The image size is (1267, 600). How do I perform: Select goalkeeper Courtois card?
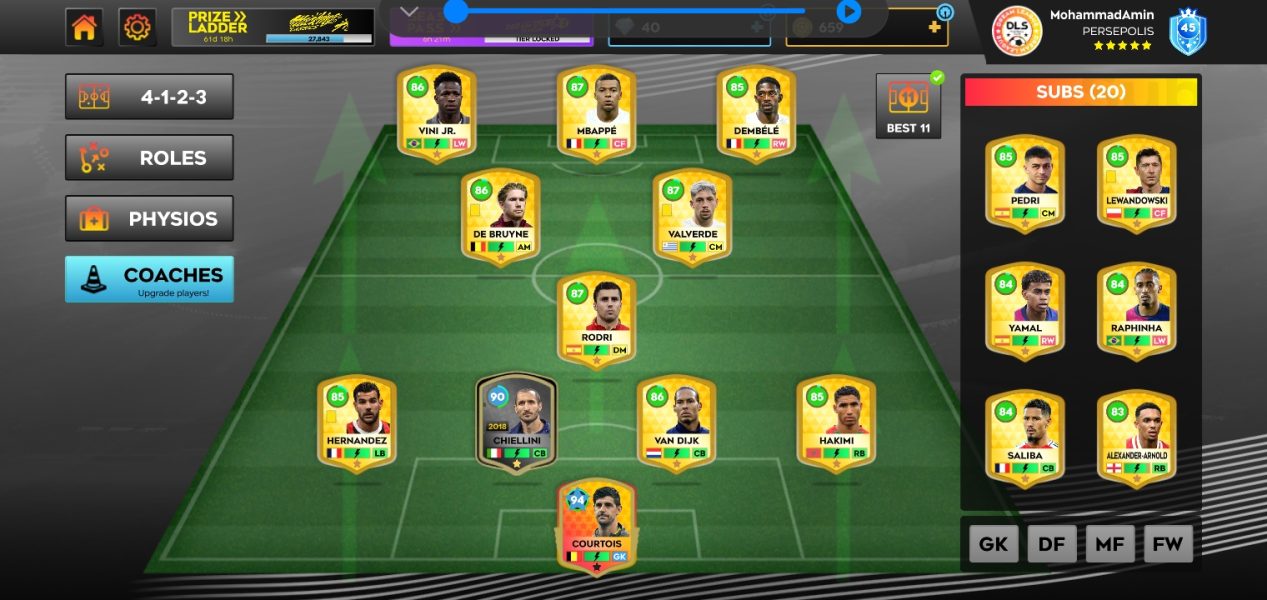coord(596,525)
